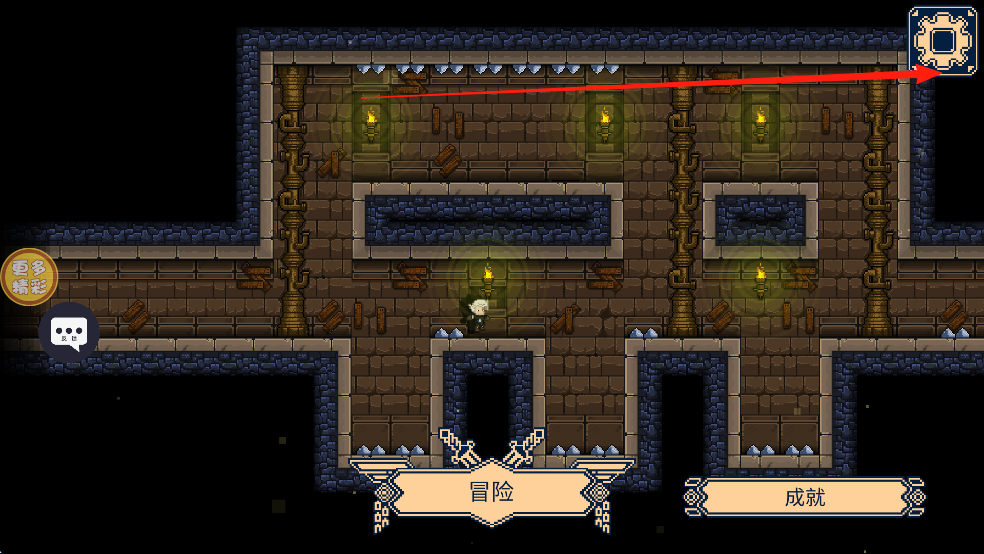The height and width of the screenshot is (554, 984).
Task: Open the gear settings icon
Action: (943, 41)
